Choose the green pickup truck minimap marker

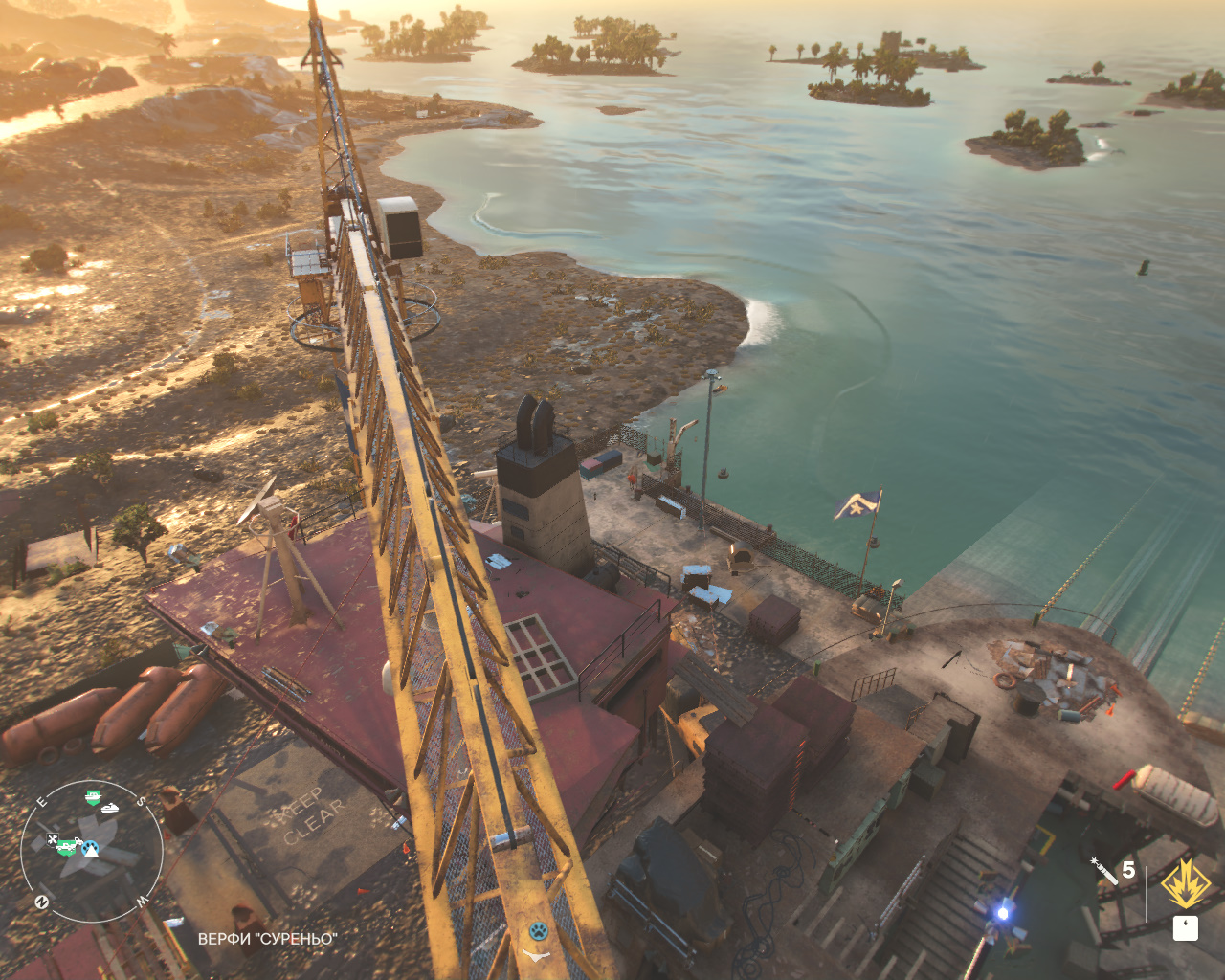pos(67,845)
